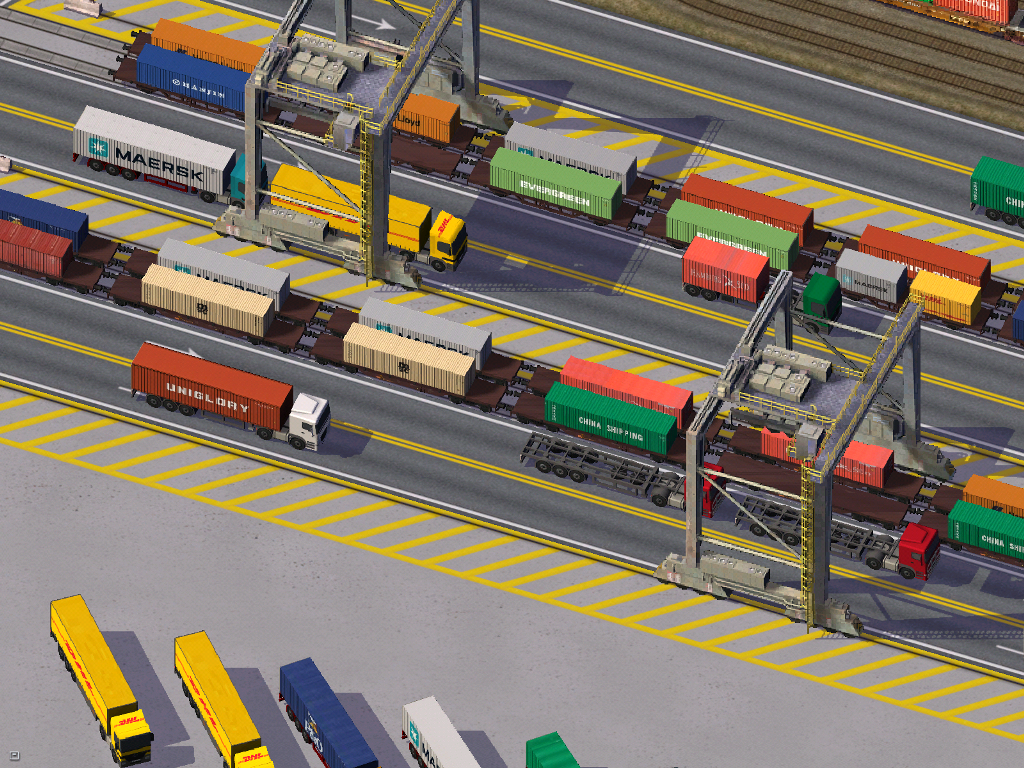Click the small square interface toggle button
1024x768 pixels.
[x=15, y=755]
